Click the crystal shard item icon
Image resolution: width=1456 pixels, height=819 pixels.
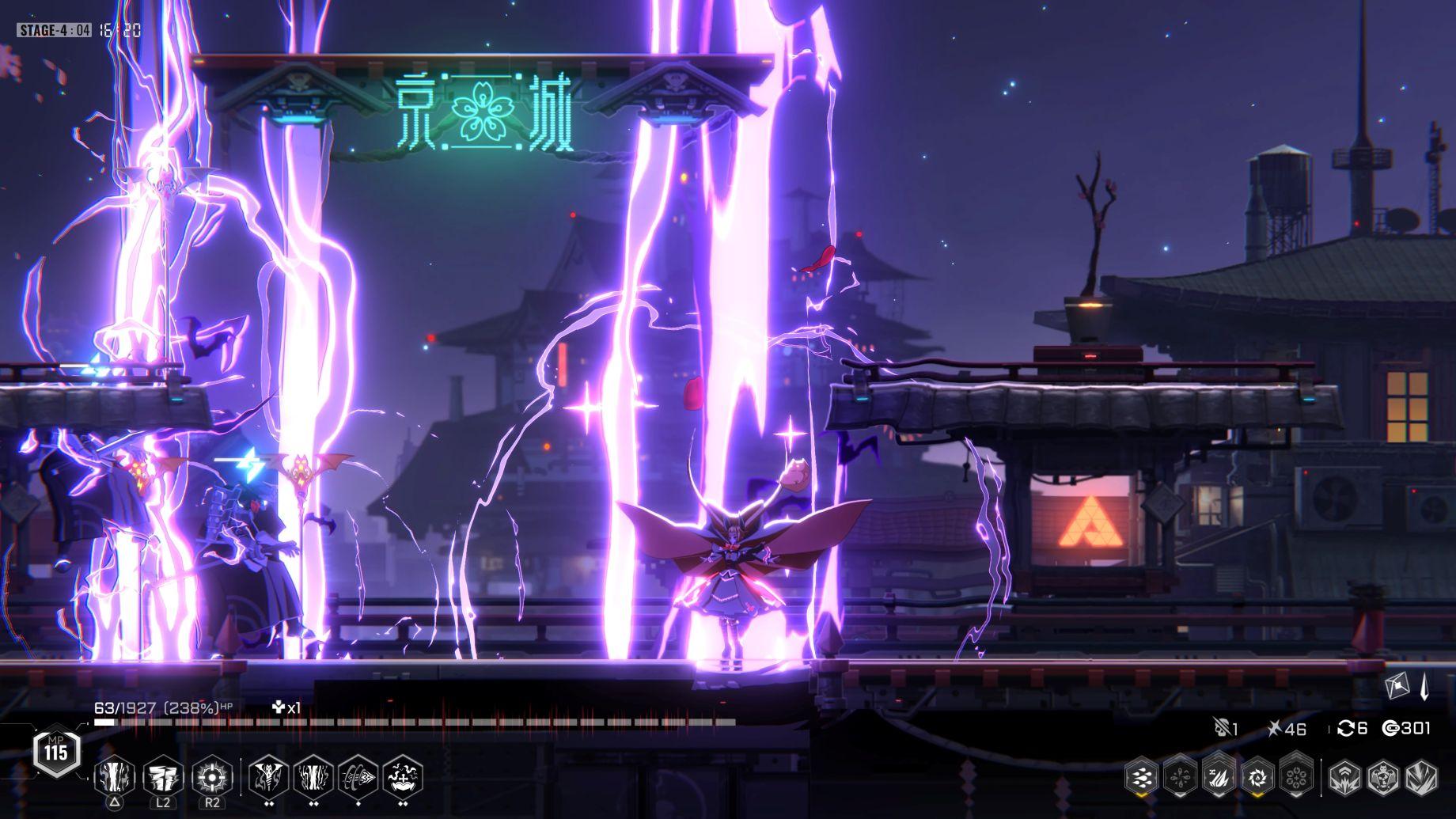tap(1424, 687)
